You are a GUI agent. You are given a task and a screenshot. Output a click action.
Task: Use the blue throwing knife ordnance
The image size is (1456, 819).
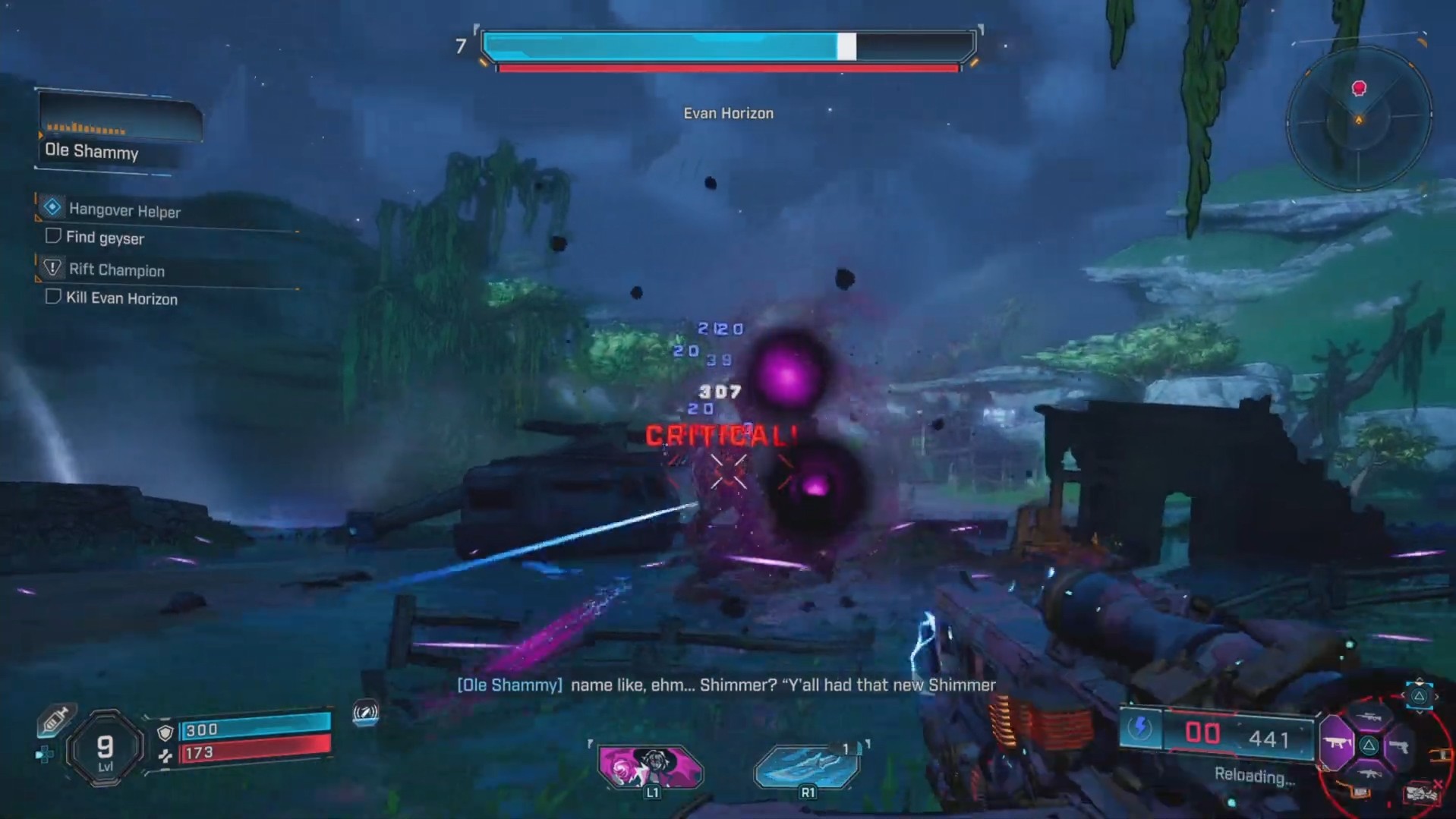point(806,765)
